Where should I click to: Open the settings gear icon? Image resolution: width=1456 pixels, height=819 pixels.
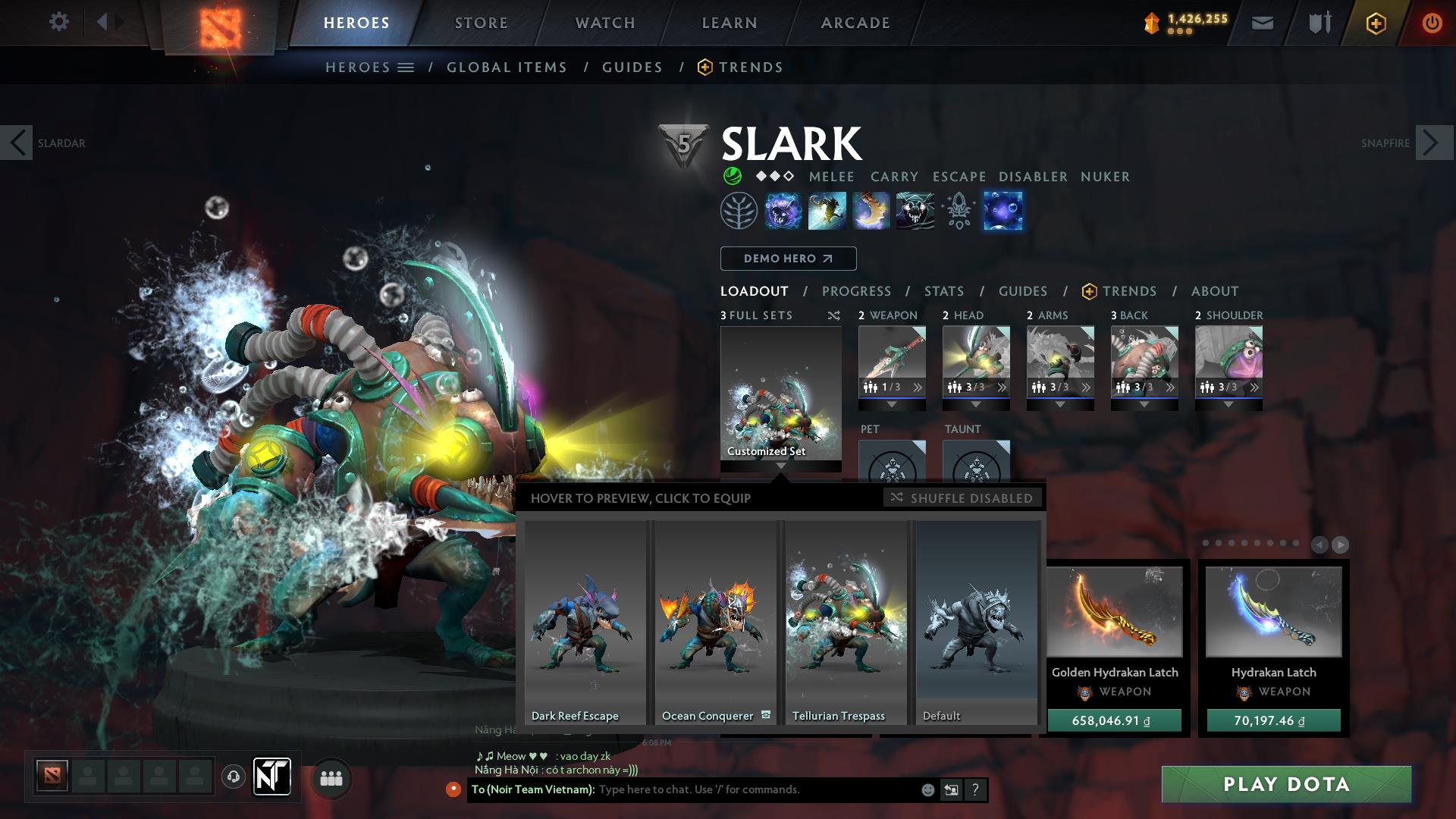tap(58, 22)
